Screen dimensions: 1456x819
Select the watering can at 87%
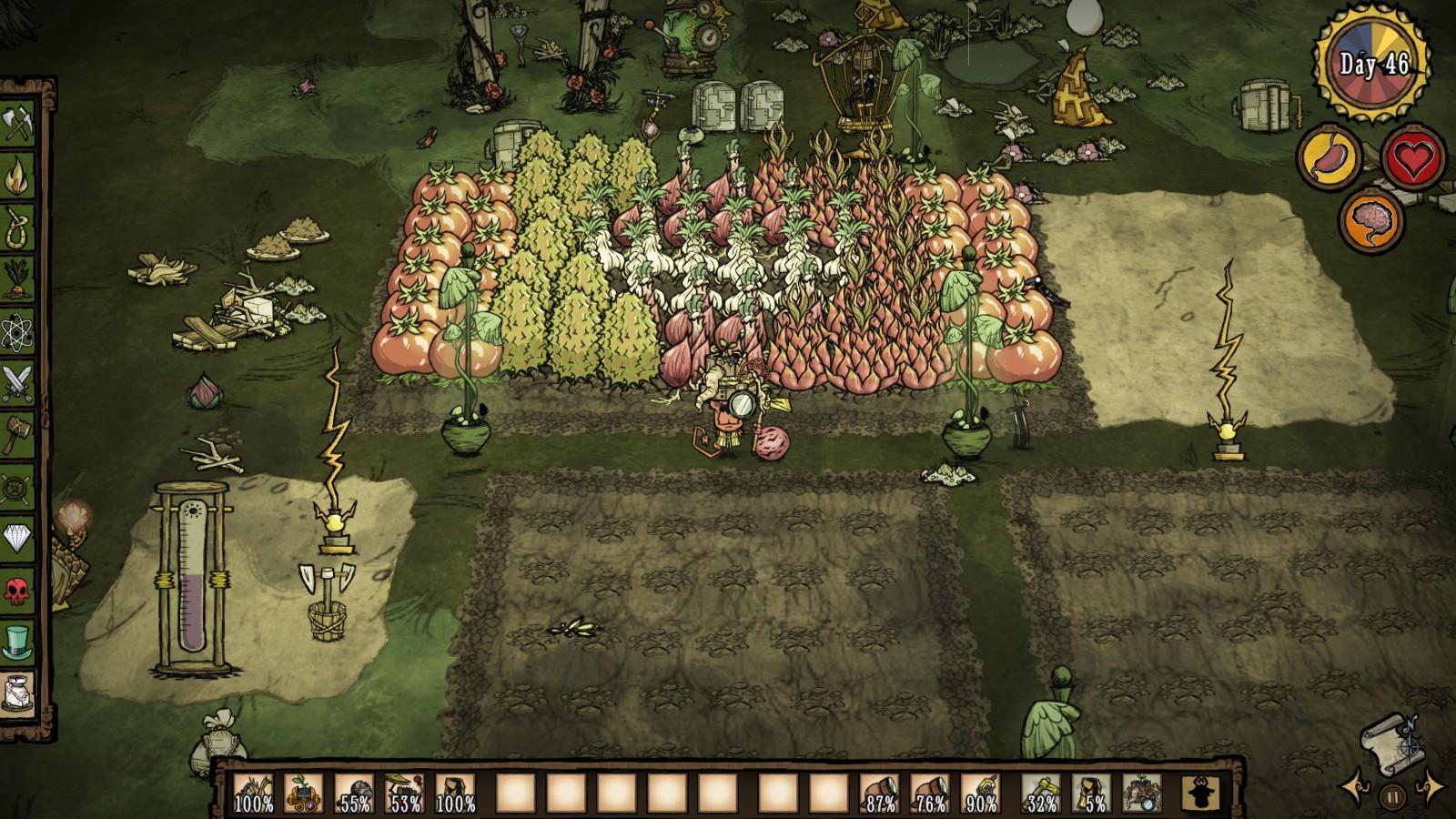point(879,794)
